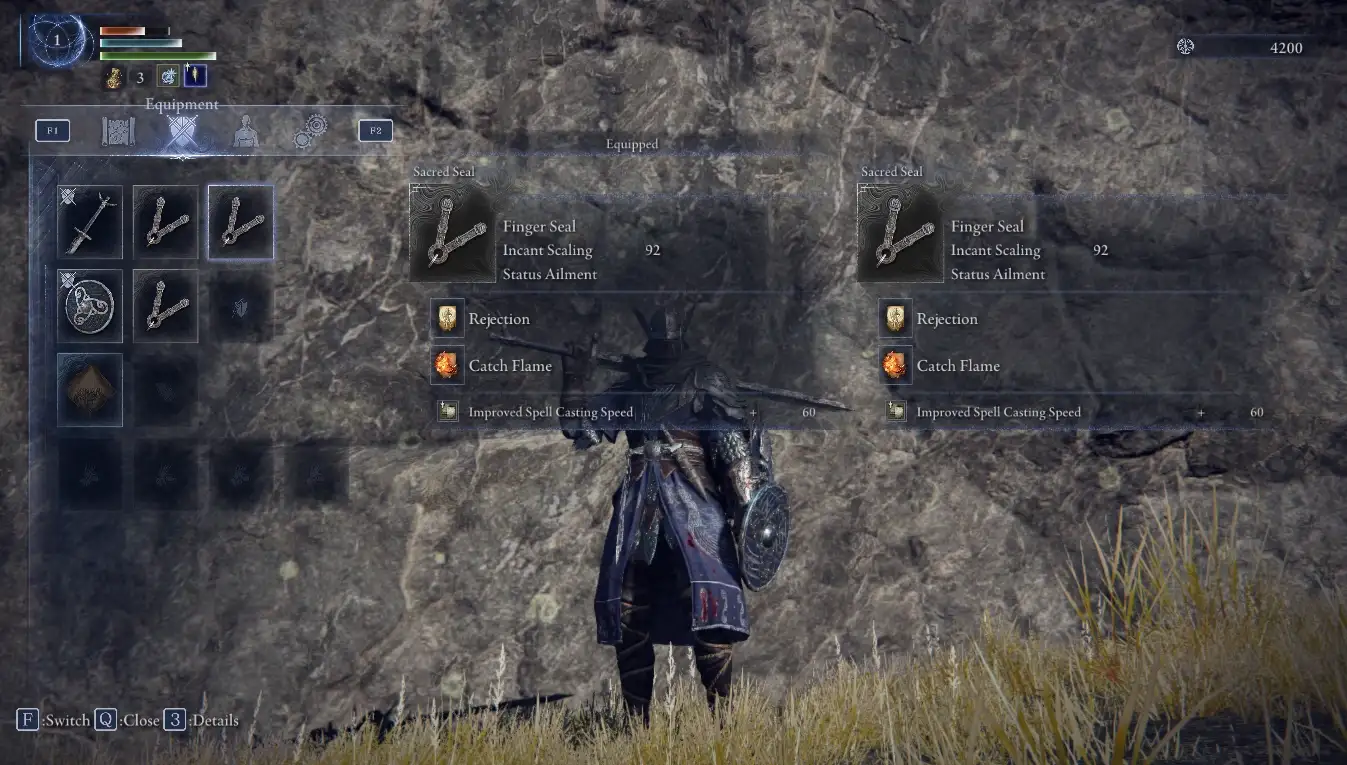1347x765 pixels.
Task: Select the Finger Seal beside the round shield
Action: pos(165,305)
